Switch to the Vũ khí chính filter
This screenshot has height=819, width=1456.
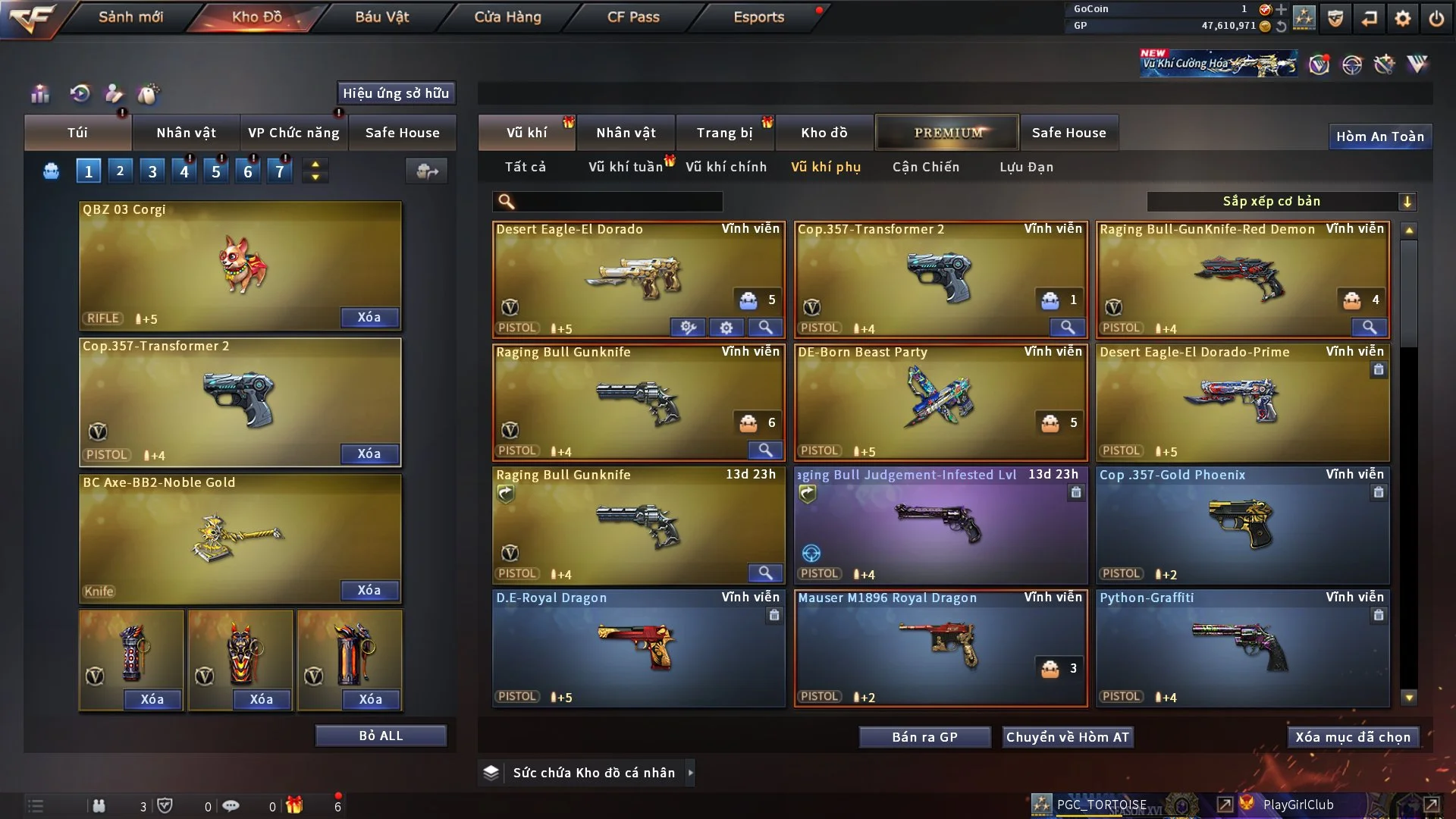point(726,167)
